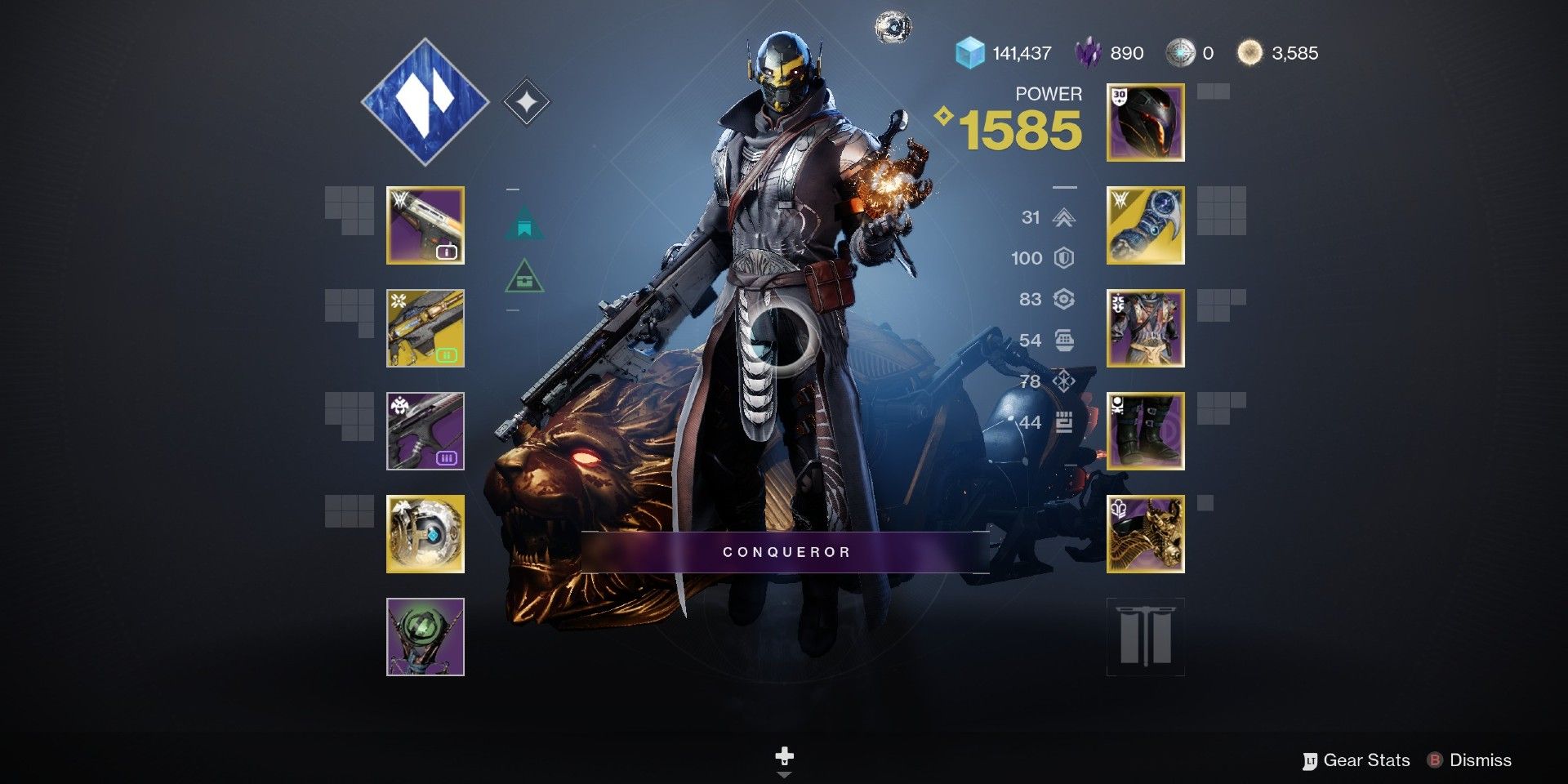Open the equipped kinetic hand cannon slot
Viewport: 1568px width, 784px height.
pos(424,225)
